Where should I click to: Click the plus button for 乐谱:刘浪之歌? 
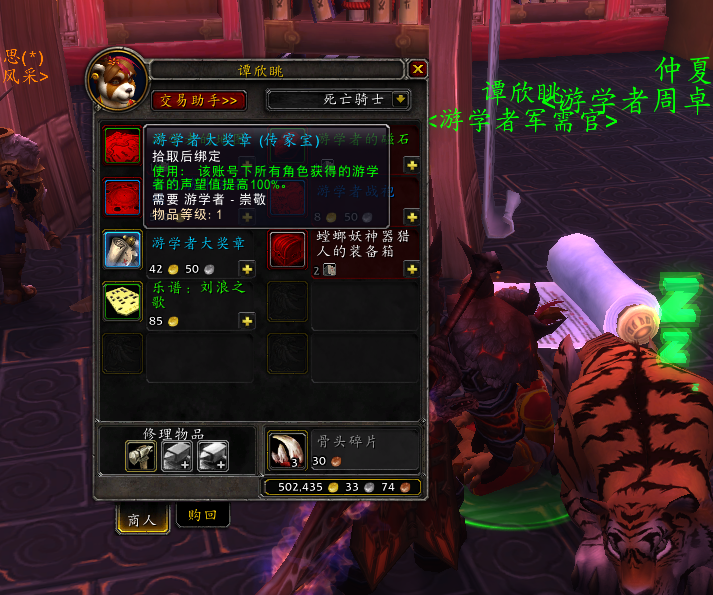click(247, 321)
